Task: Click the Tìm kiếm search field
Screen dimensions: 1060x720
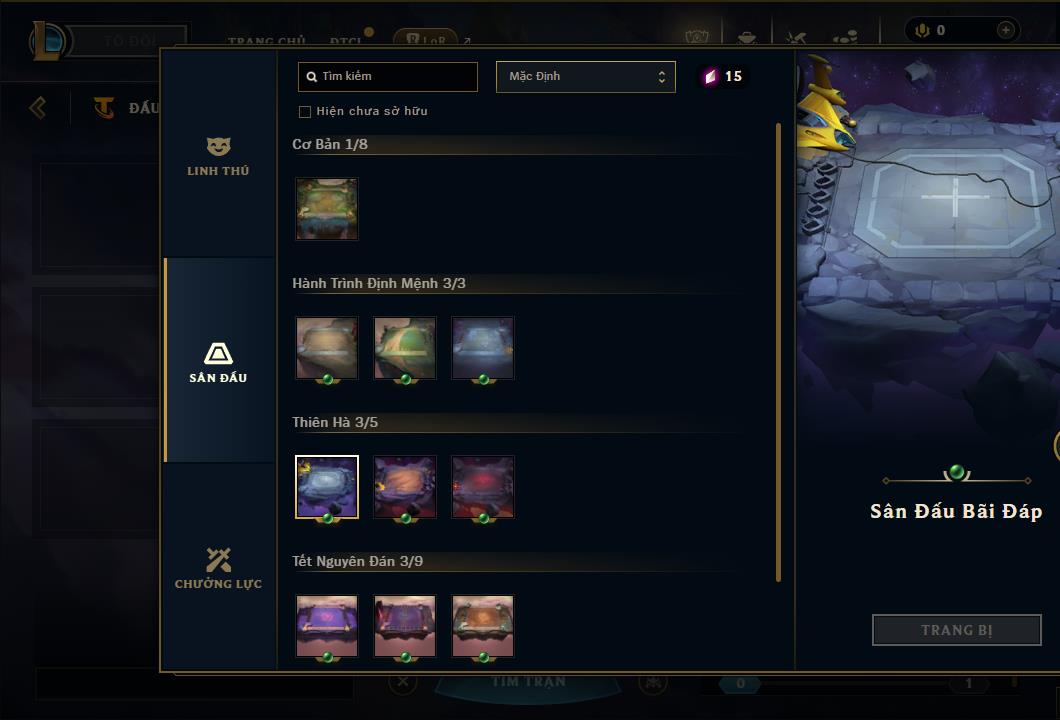Action: pos(388,77)
